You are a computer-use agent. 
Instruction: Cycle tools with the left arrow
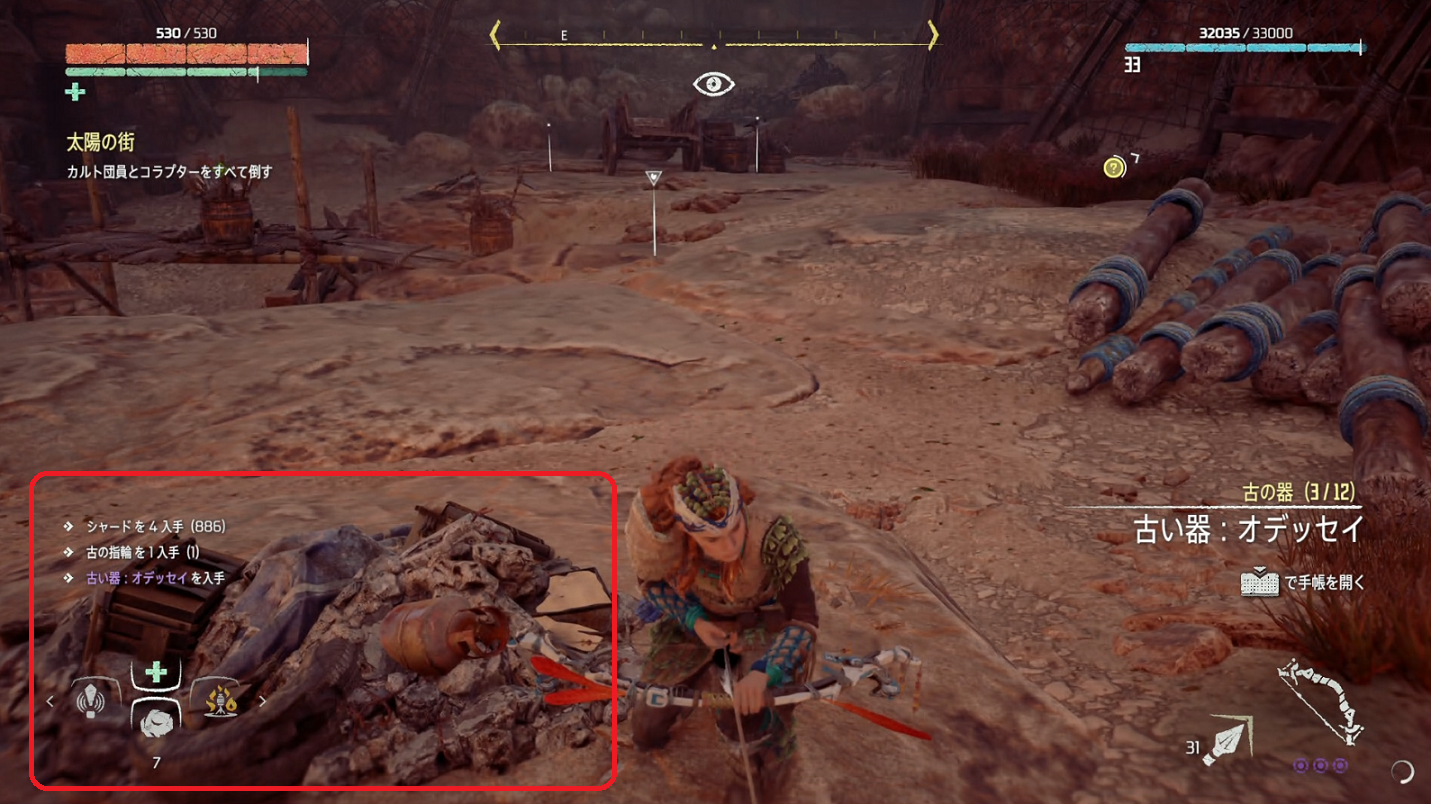pos(50,702)
